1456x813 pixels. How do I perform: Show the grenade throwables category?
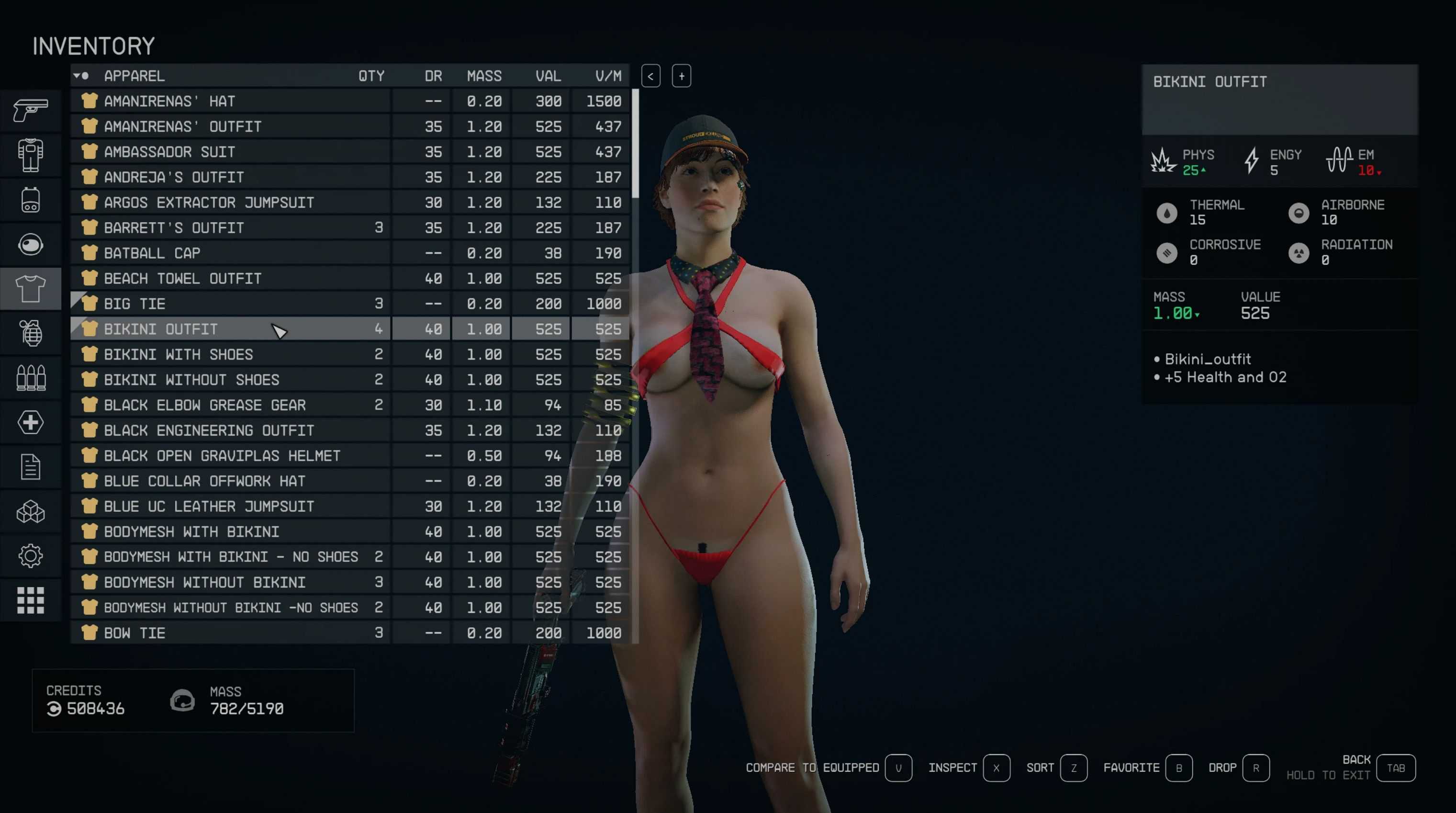tap(31, 334)
